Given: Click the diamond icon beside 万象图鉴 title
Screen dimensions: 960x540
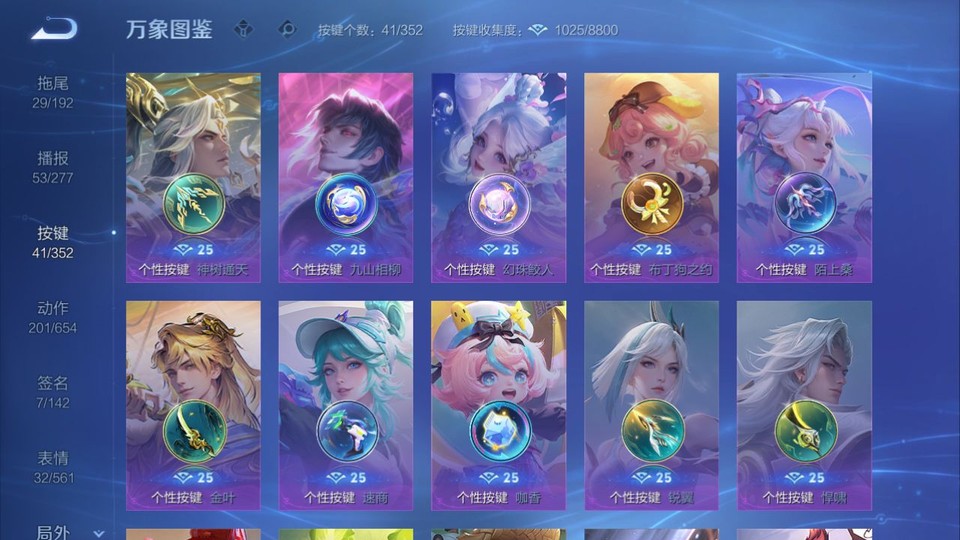Looking at the screenshot, I should [x=243, y=30].
